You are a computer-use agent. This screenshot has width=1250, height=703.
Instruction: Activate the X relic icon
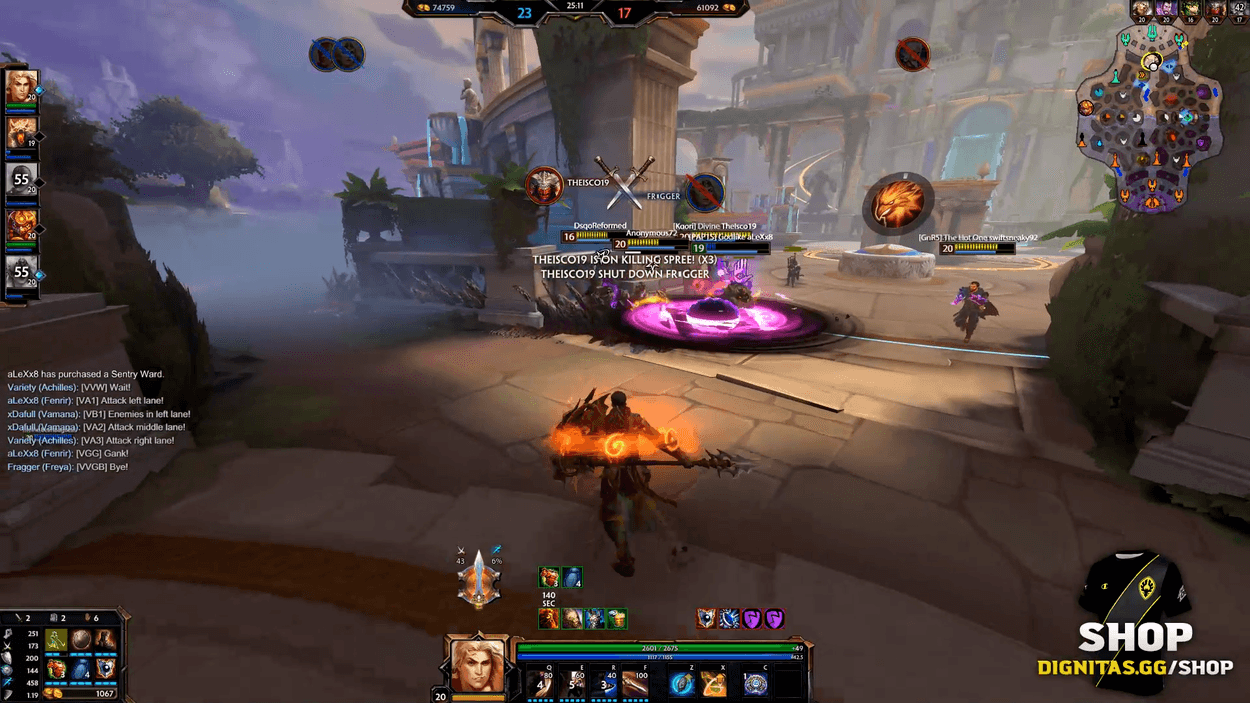713,684
